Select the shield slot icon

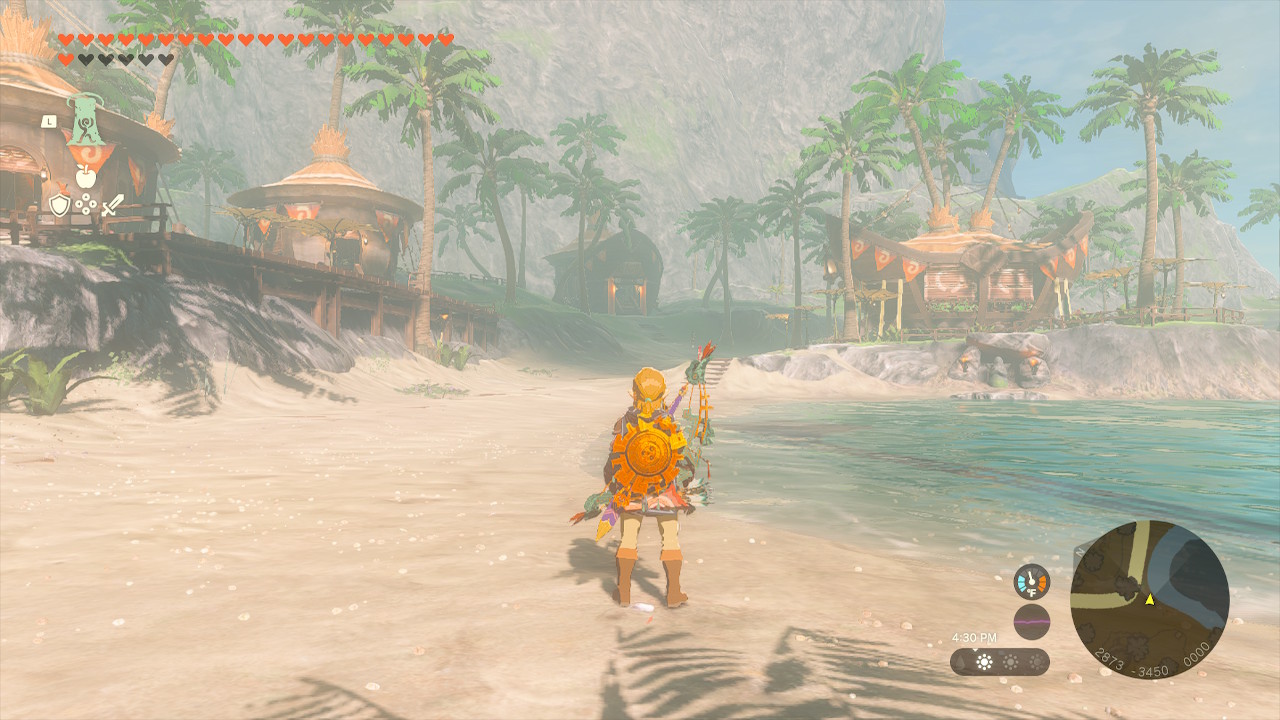(x=58, y=204)
